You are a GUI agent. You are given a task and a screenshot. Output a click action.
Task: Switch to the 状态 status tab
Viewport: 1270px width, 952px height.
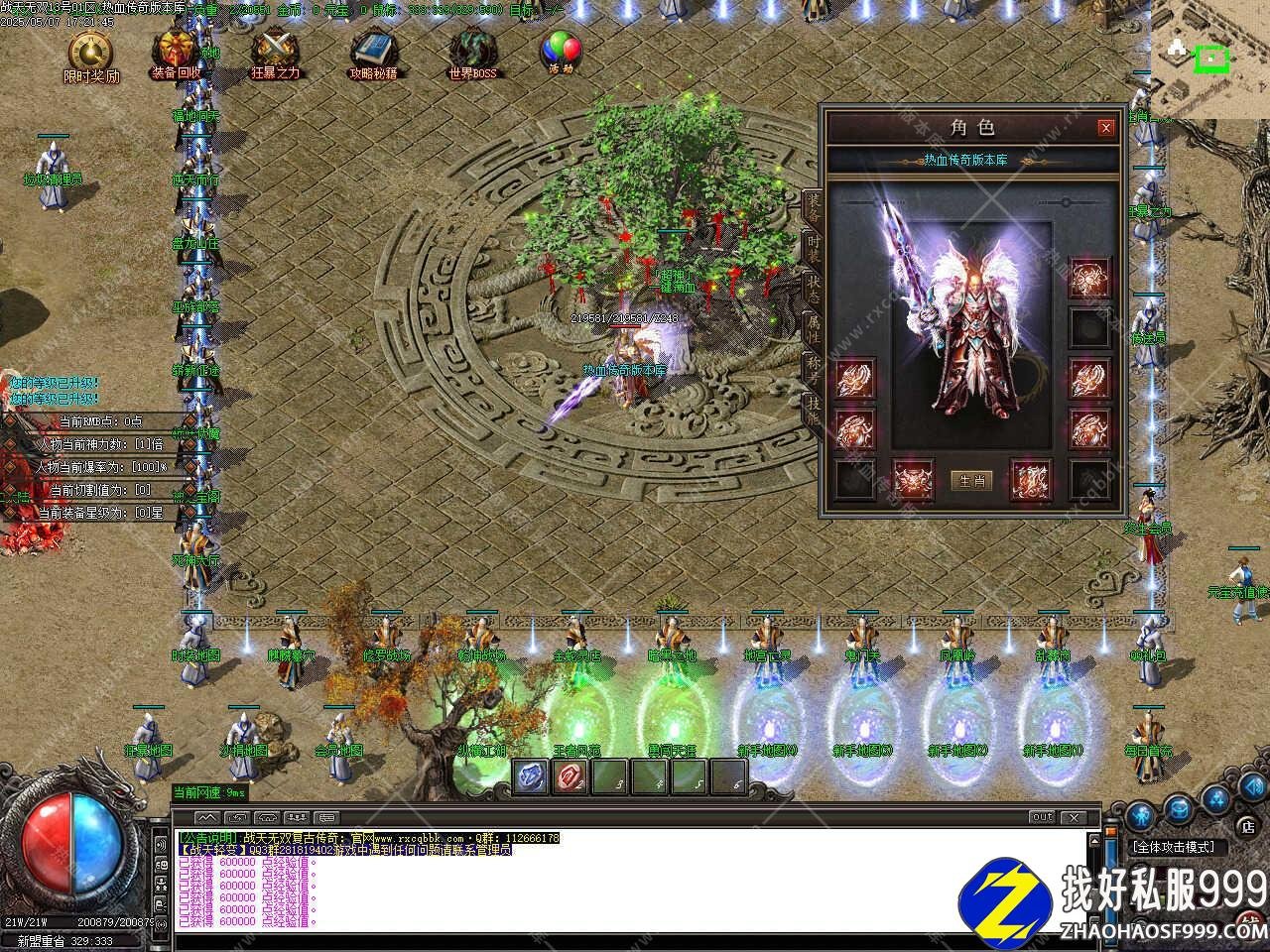[813, 285]
